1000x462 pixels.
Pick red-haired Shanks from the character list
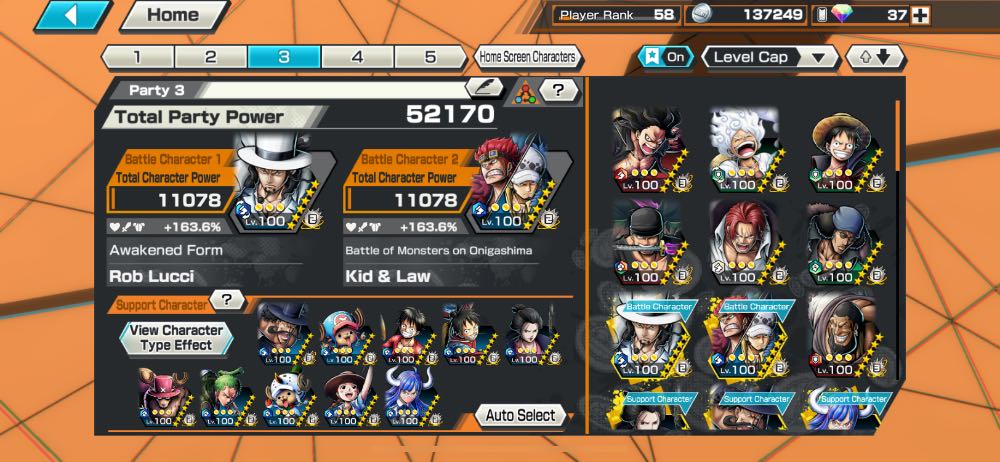click(x=745, y=241)
